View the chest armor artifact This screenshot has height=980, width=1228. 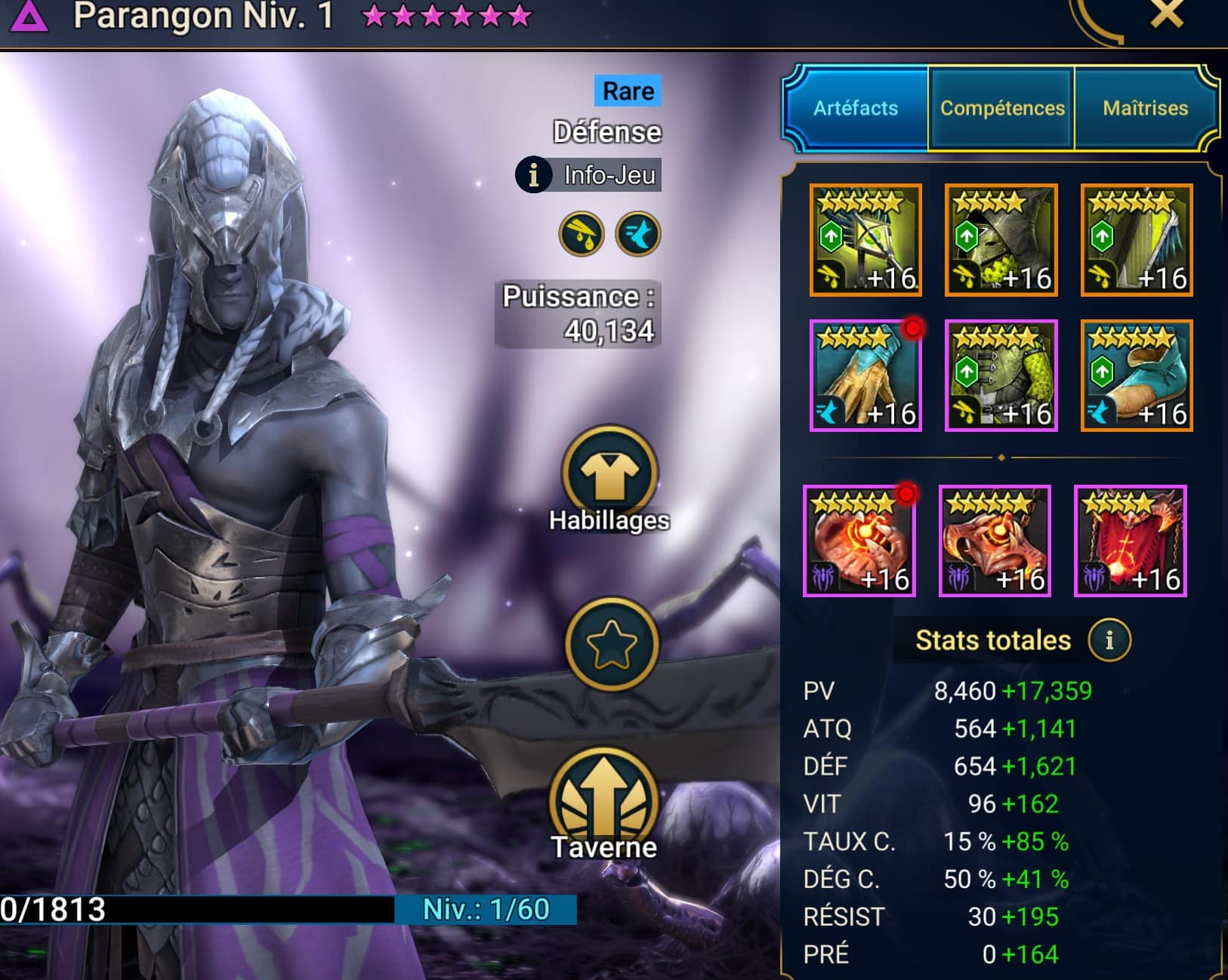point(1001,375)
